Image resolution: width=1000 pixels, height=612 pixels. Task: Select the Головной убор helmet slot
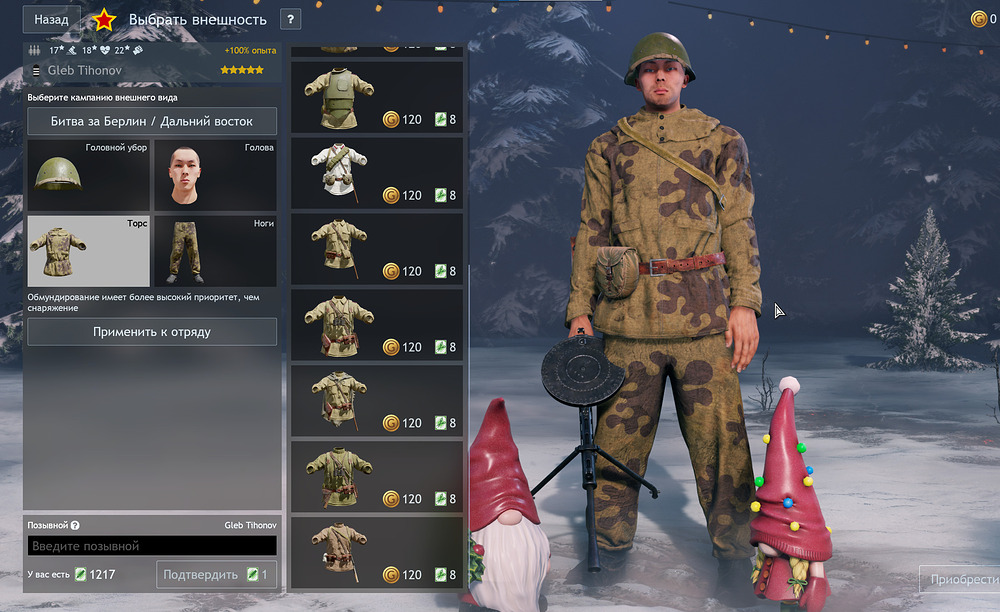[x=88, y=175]
